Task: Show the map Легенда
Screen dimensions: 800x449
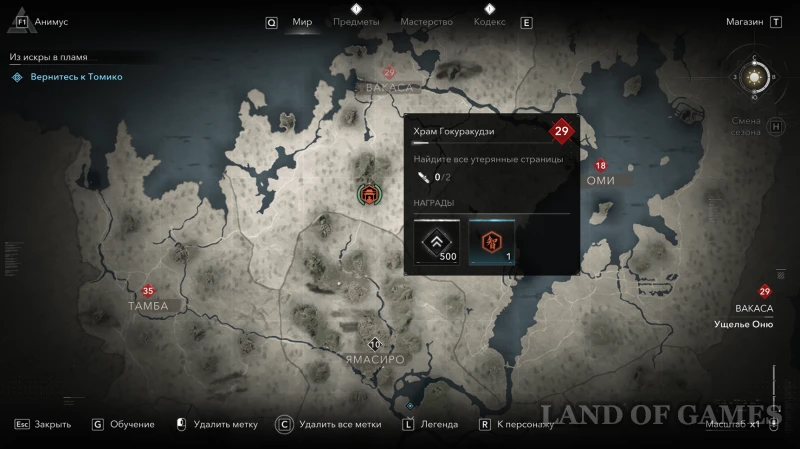Action: (438, 424)
